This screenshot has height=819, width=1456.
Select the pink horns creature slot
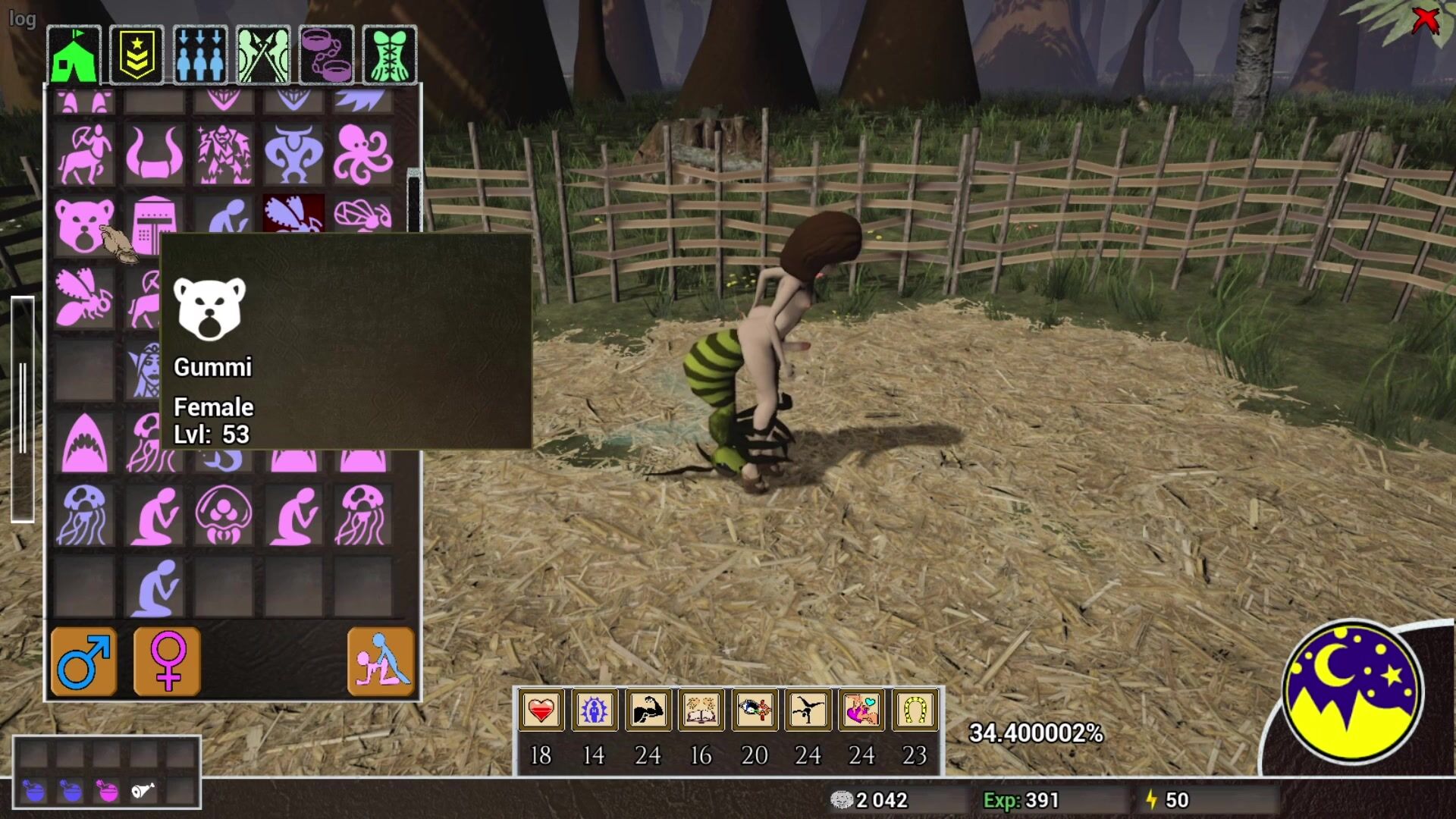(154, 154)
